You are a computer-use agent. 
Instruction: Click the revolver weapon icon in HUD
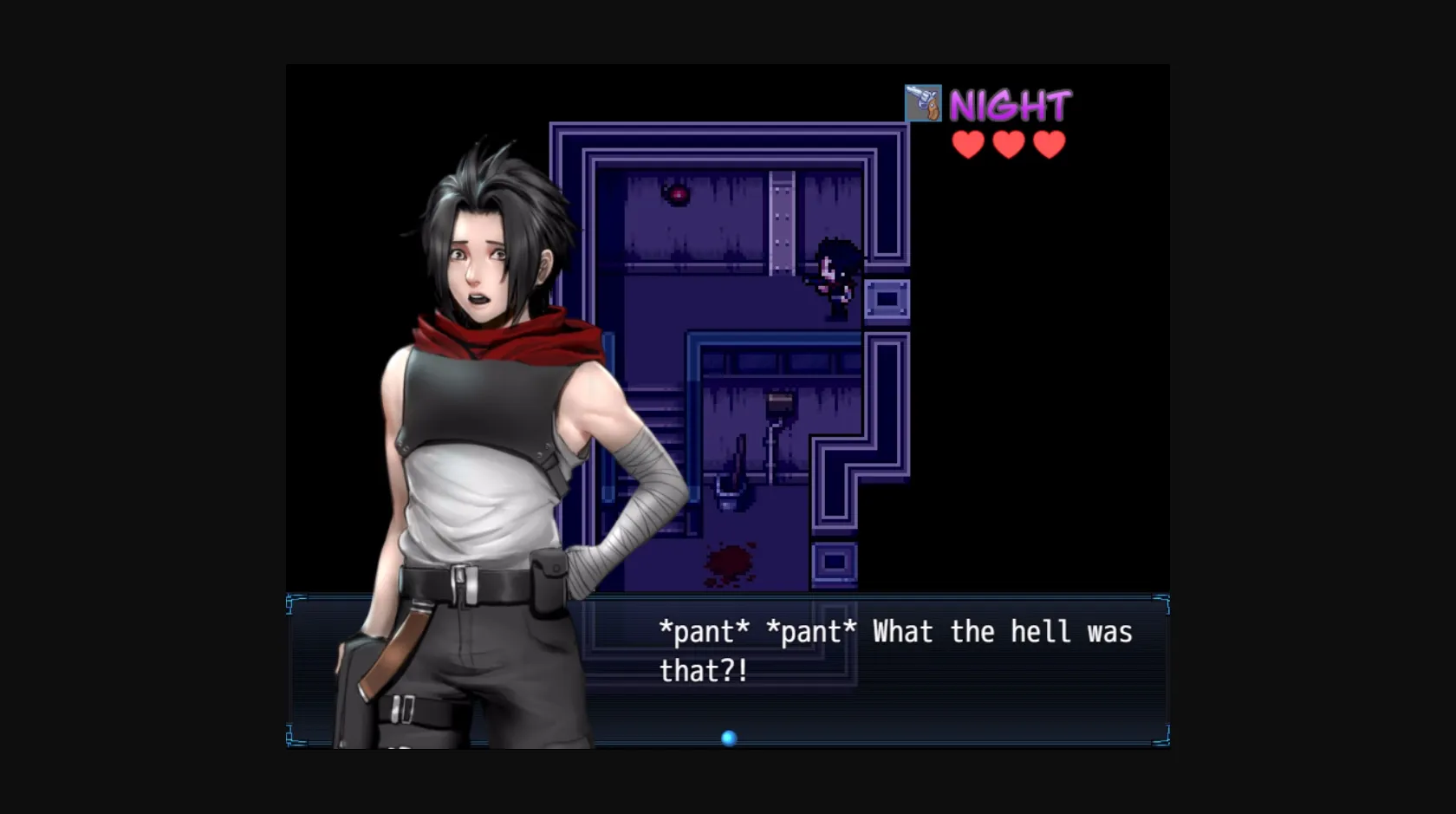[x=923, y=103]
